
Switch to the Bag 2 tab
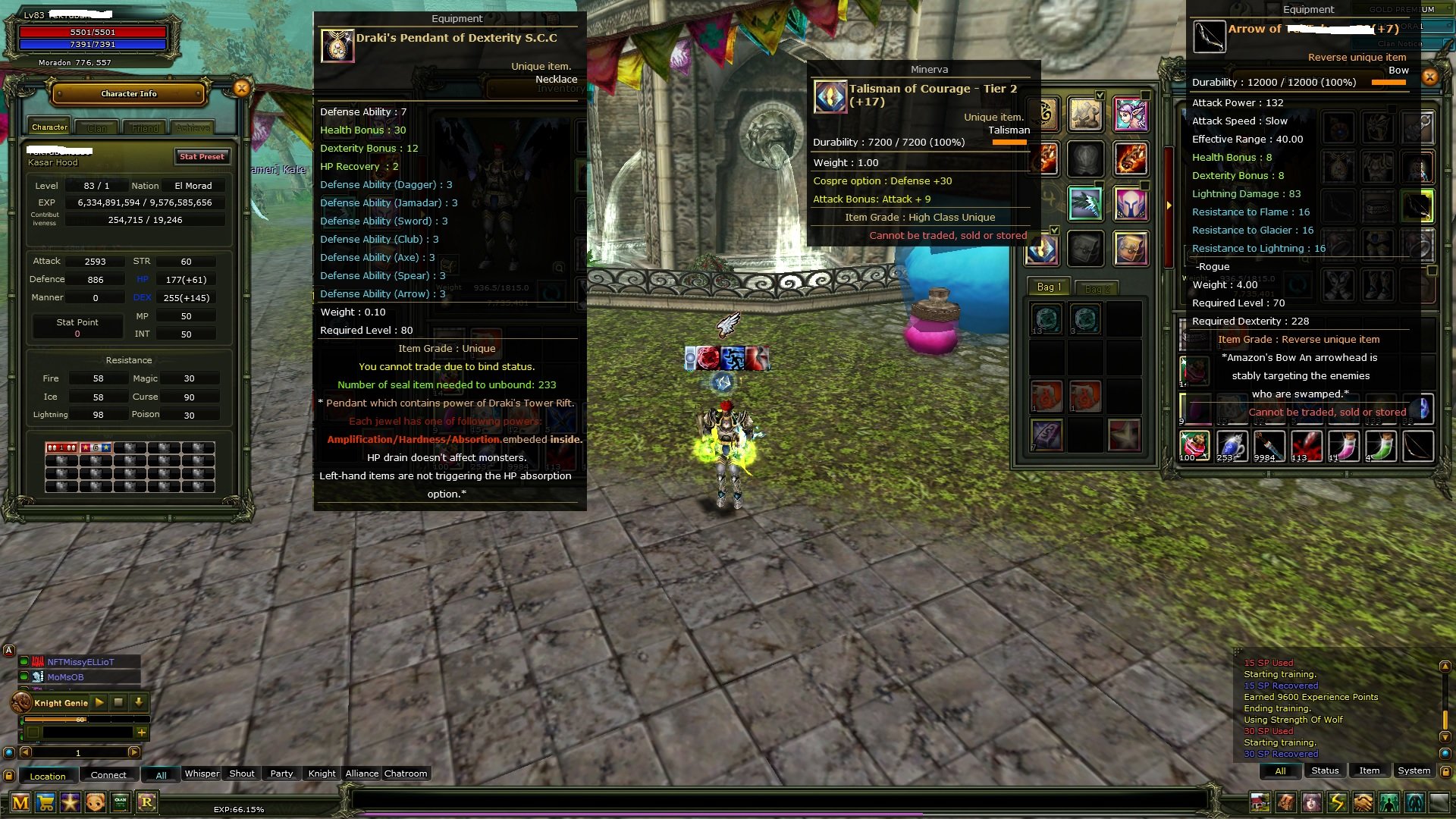(x=1097, y=289)
